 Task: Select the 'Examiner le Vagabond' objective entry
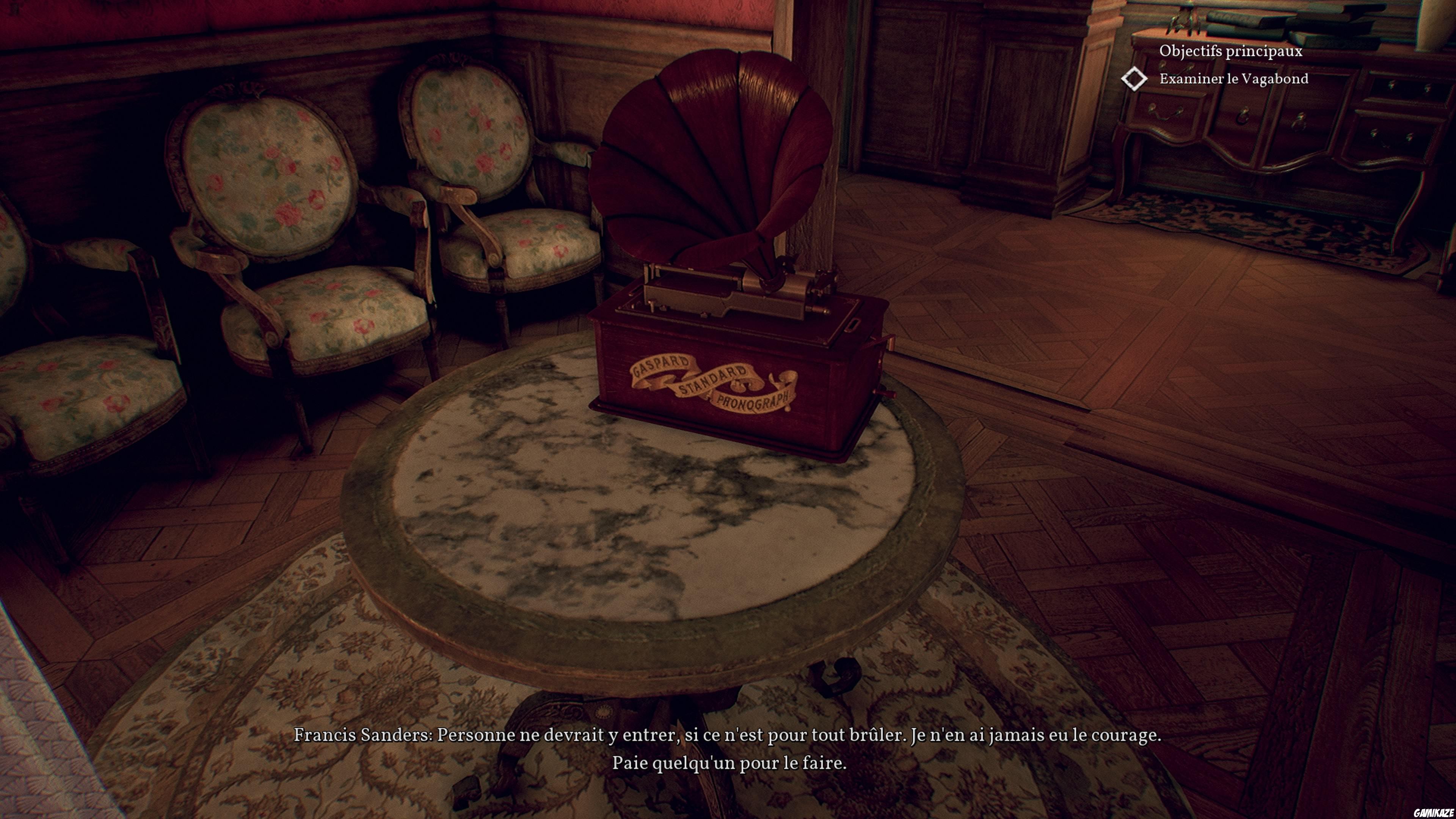pos(1233,78)
